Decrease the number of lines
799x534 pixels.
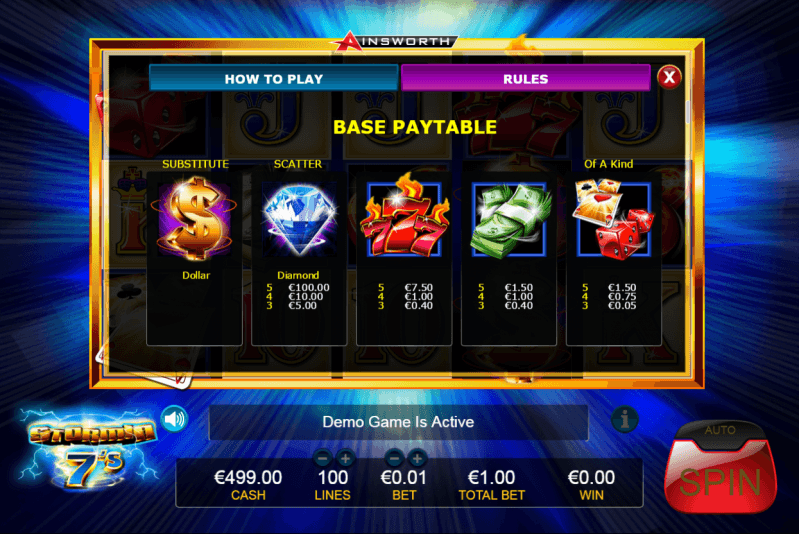coord(323,459)
